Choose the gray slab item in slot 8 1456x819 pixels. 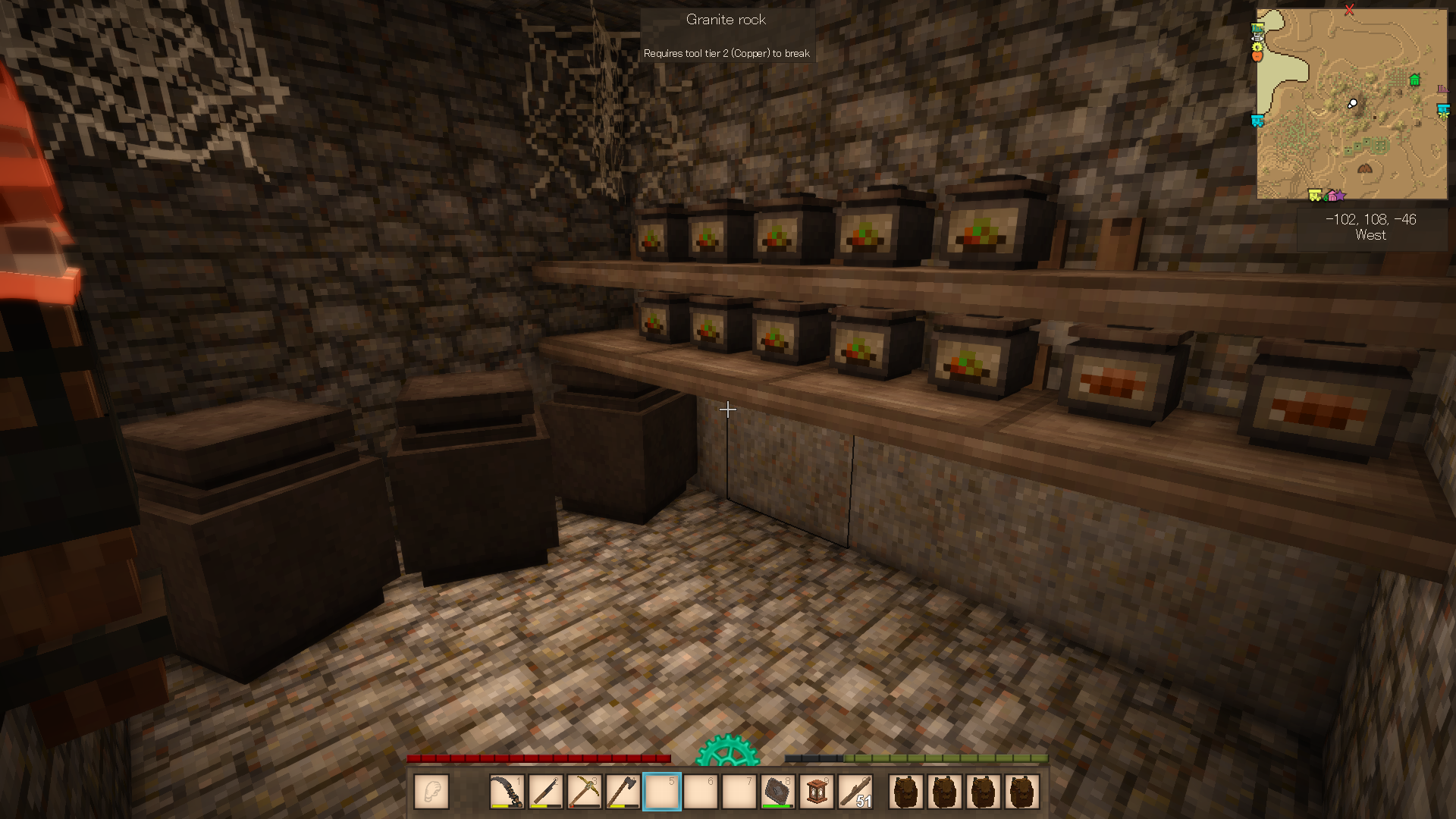pos(777,792)
